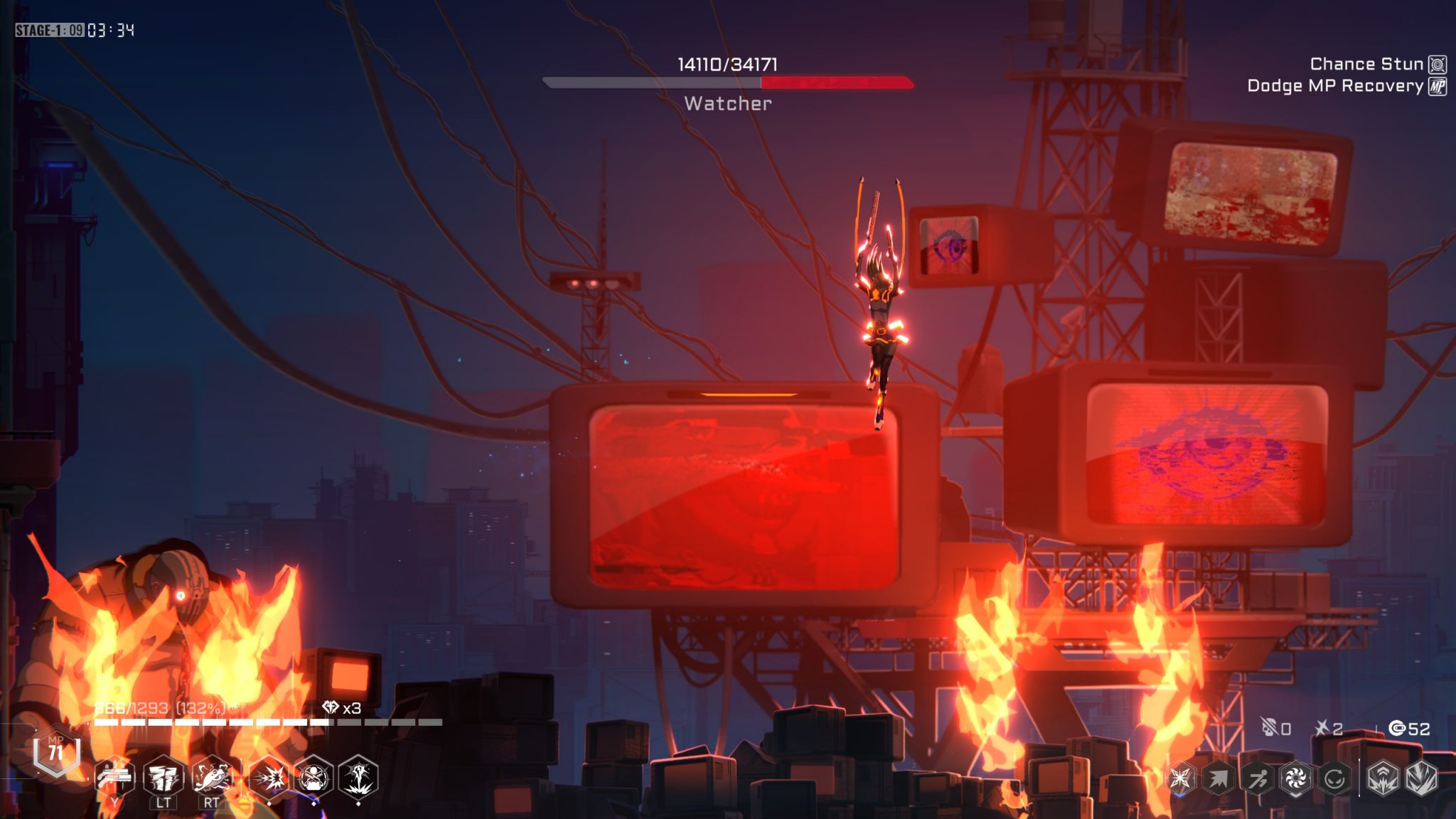1456x819 pixels.
Task: Choose the lightning strike emblem icon
Action: (x=1421, y=778)
